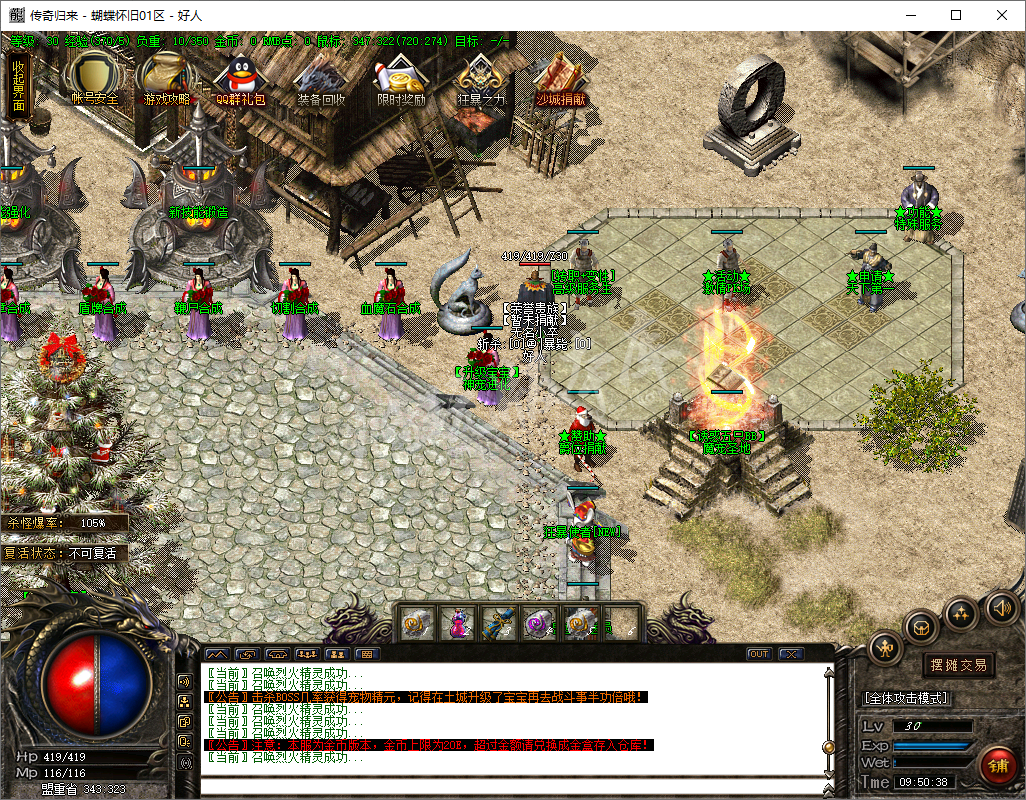Change the 全体攻击模式 attack mode

pyautogui.click(x=906, y=698)
